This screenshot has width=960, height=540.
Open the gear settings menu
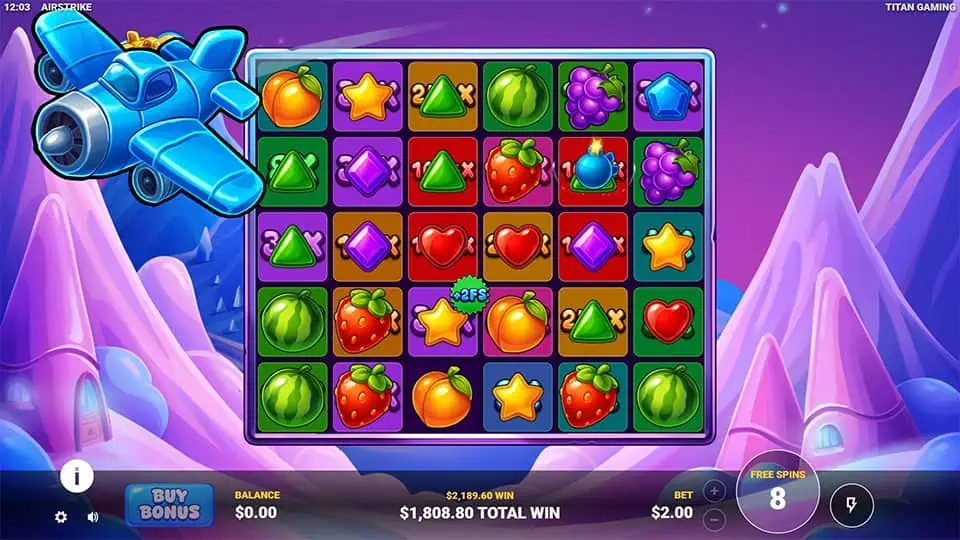pos(61,517)
